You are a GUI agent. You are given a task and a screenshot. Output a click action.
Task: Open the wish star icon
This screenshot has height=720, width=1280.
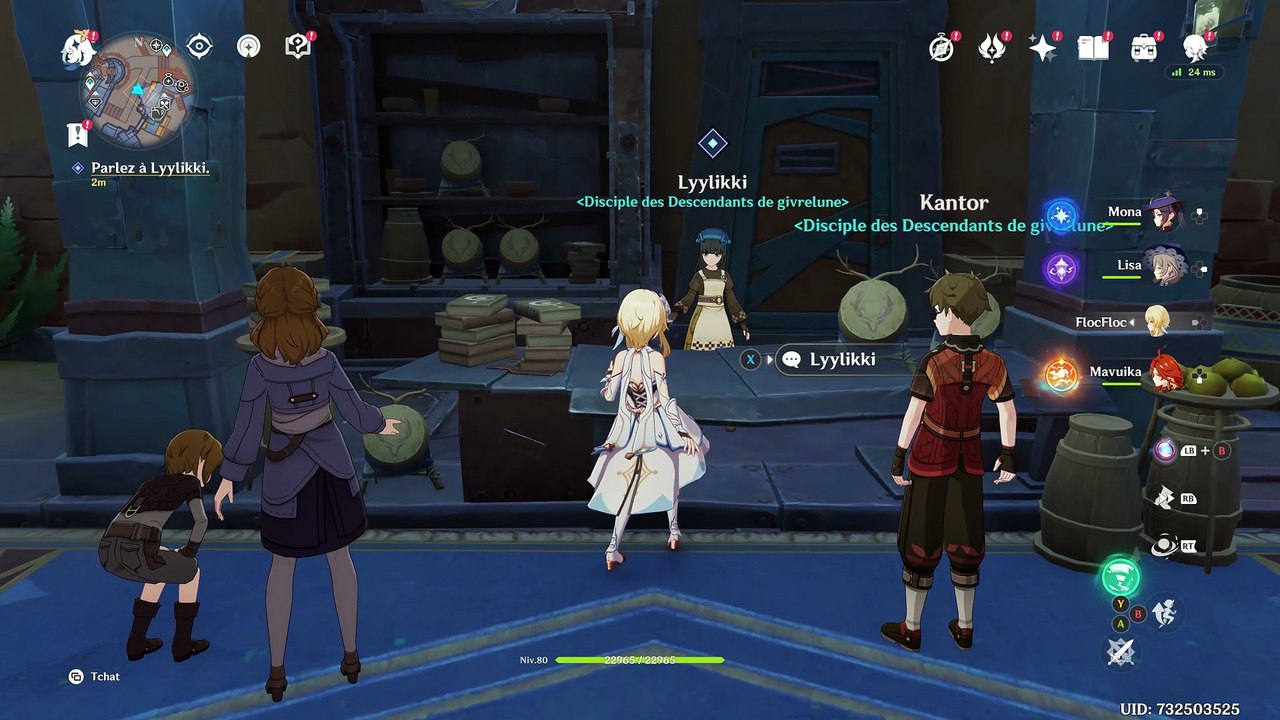tap(1042, 47)
